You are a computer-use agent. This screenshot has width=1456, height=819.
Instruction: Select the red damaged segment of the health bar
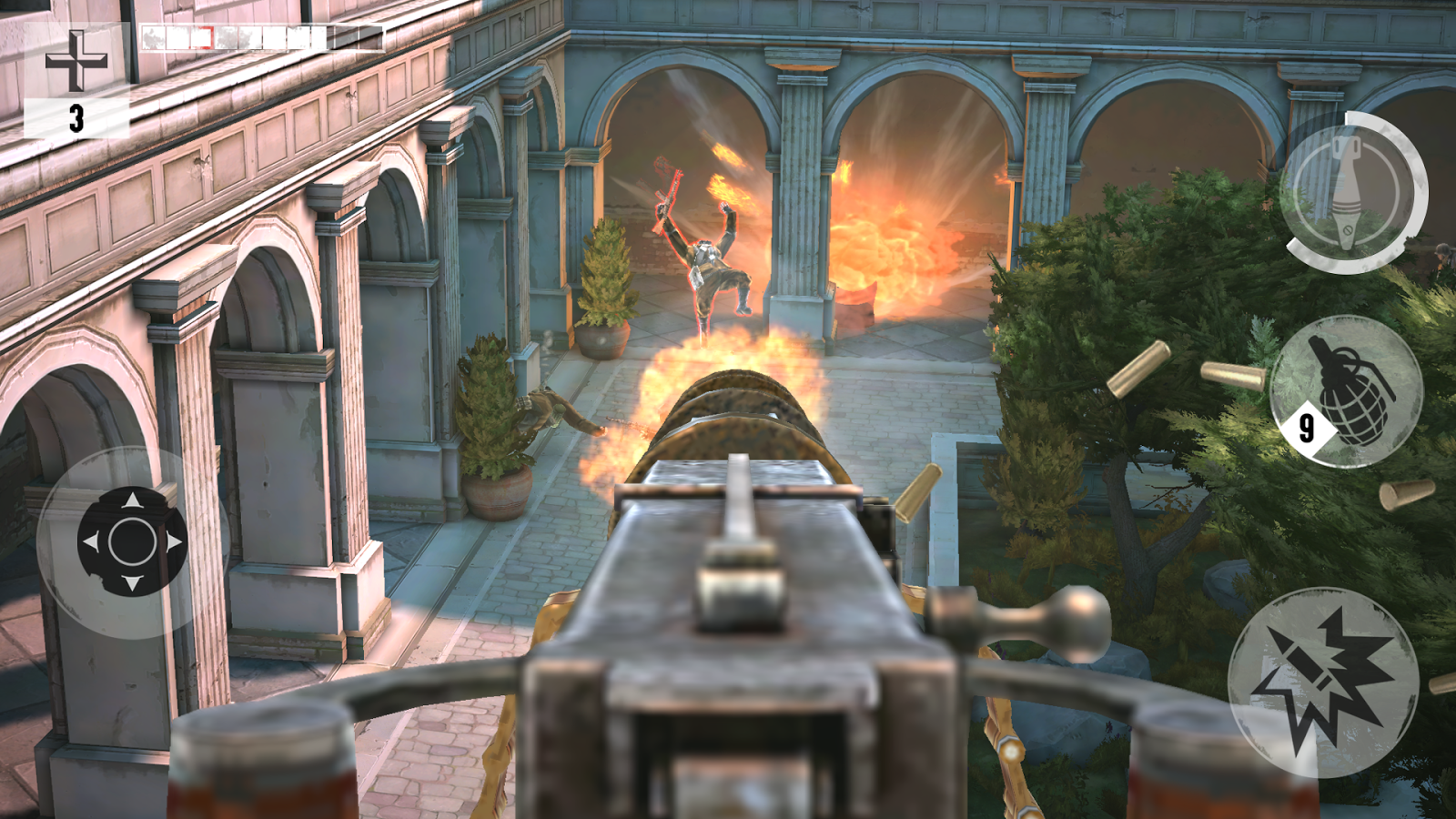pos(201,37)
